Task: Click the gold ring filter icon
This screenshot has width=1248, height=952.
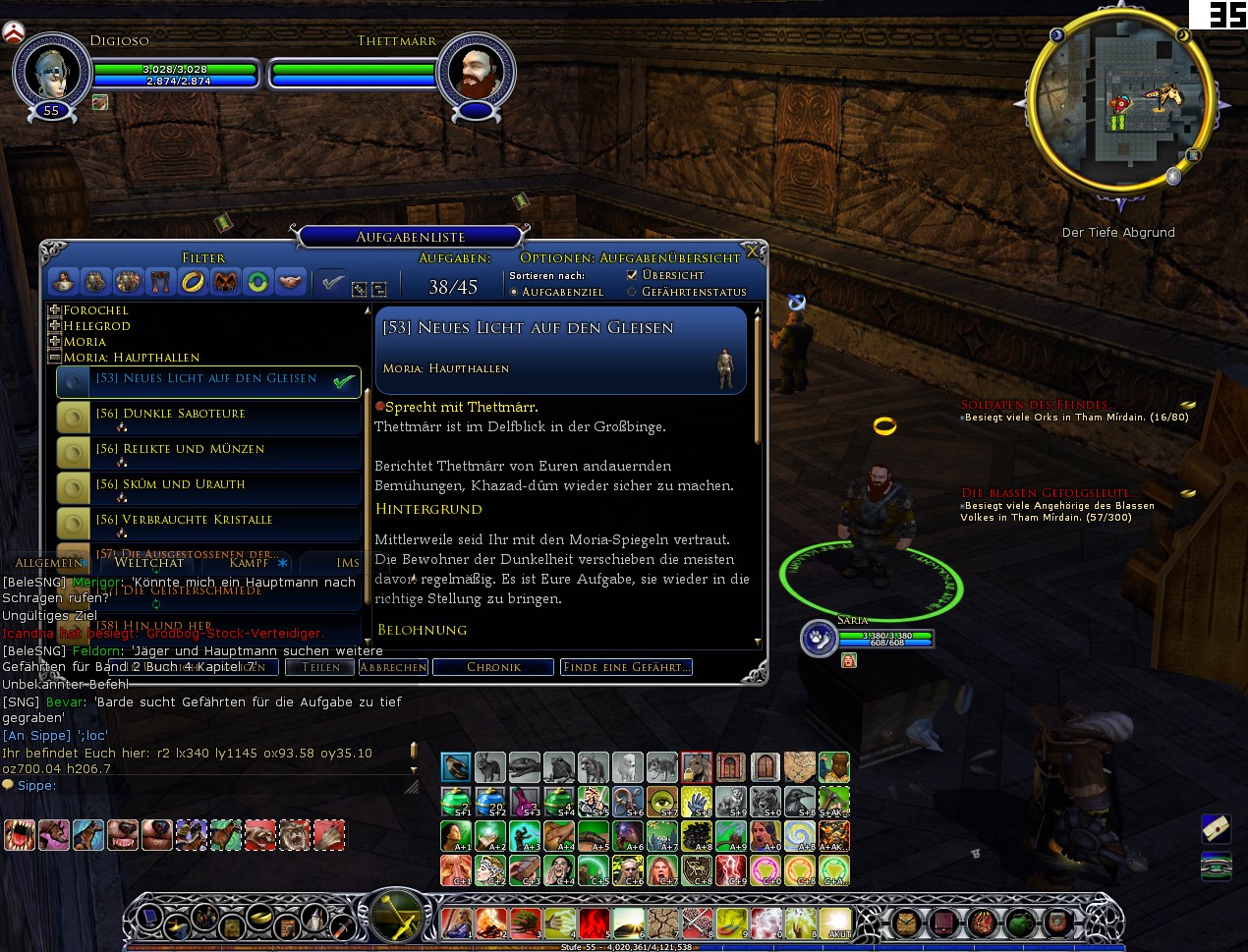Action: pyautogui.click(x=193, y=282)
